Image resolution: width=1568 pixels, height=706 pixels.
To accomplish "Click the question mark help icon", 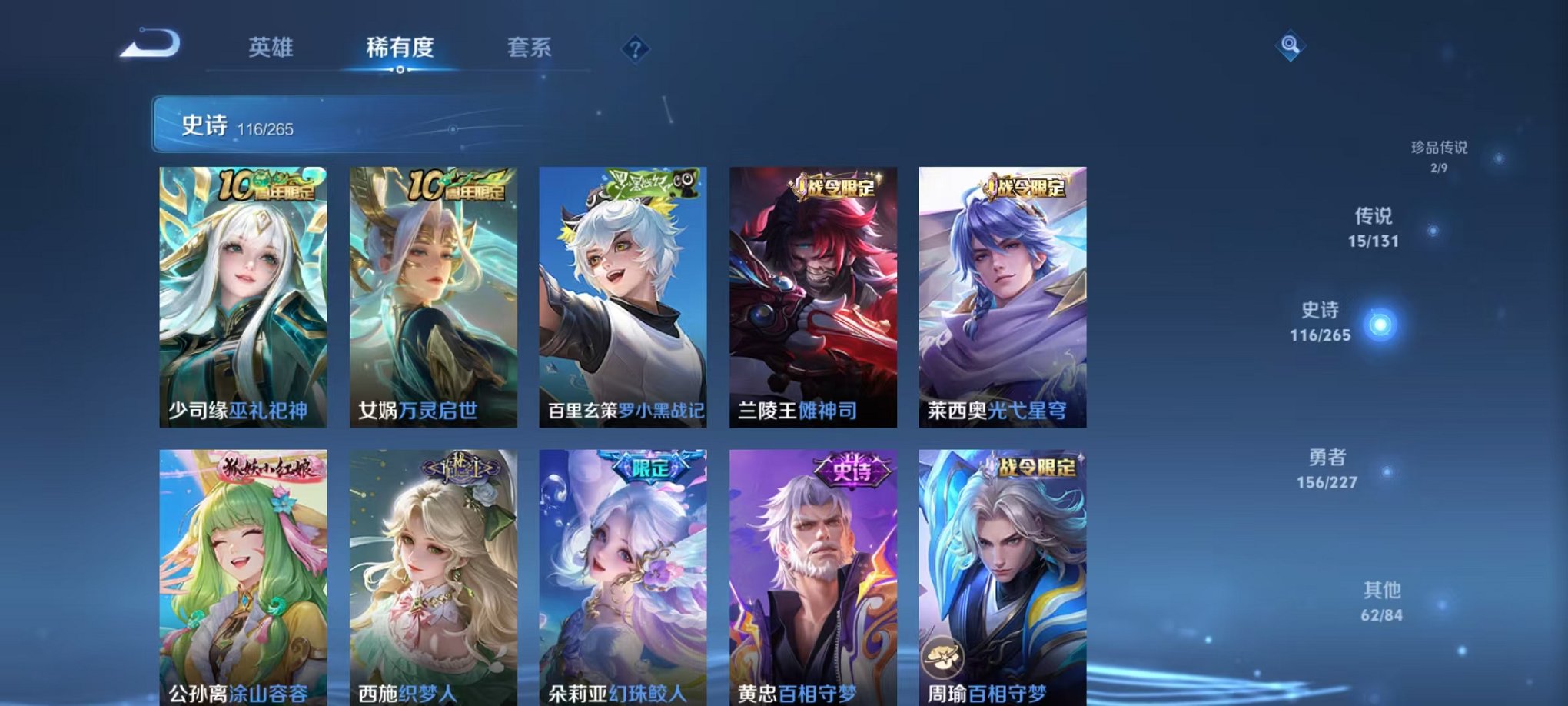I will click(635, 50).
